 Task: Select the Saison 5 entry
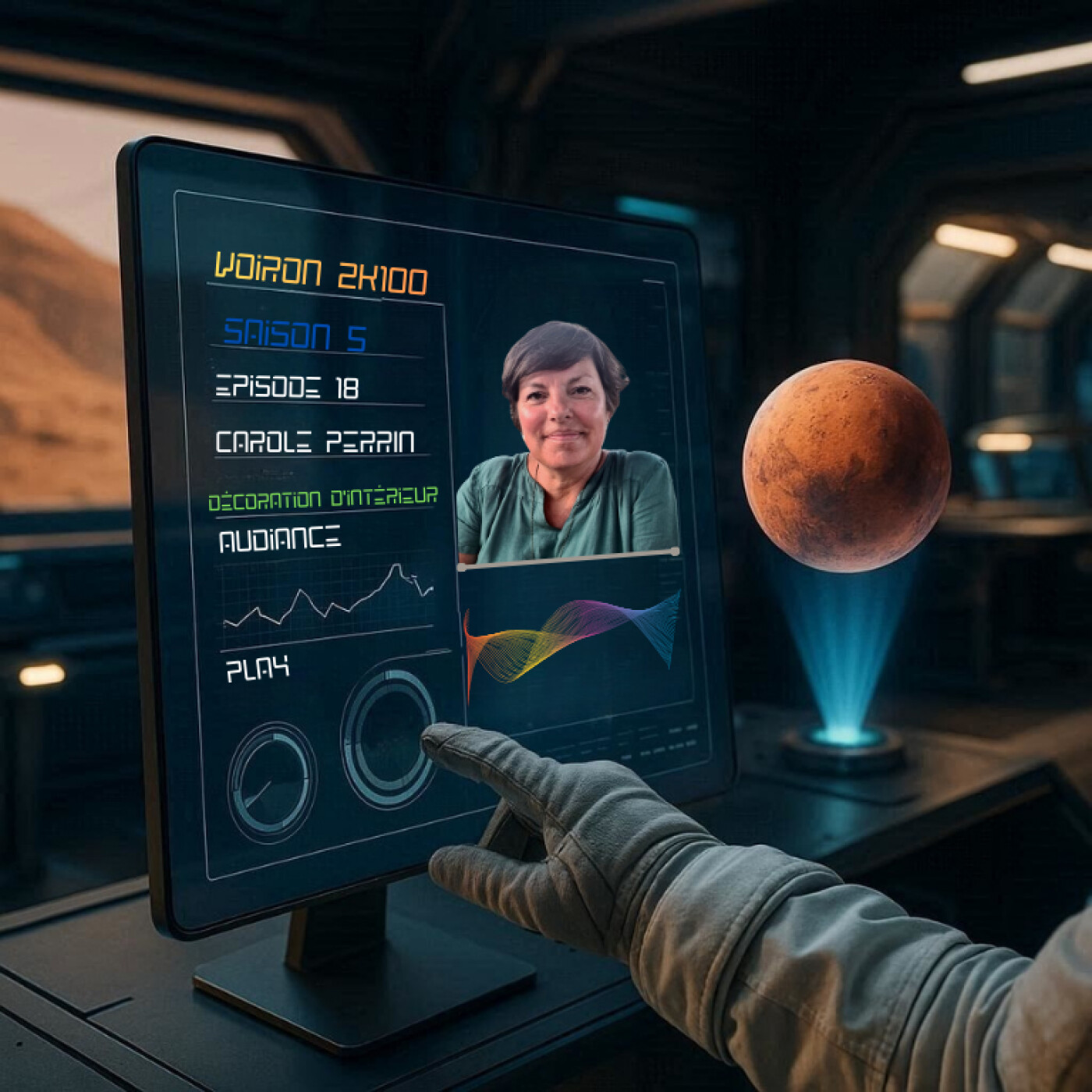coord(295,335)
